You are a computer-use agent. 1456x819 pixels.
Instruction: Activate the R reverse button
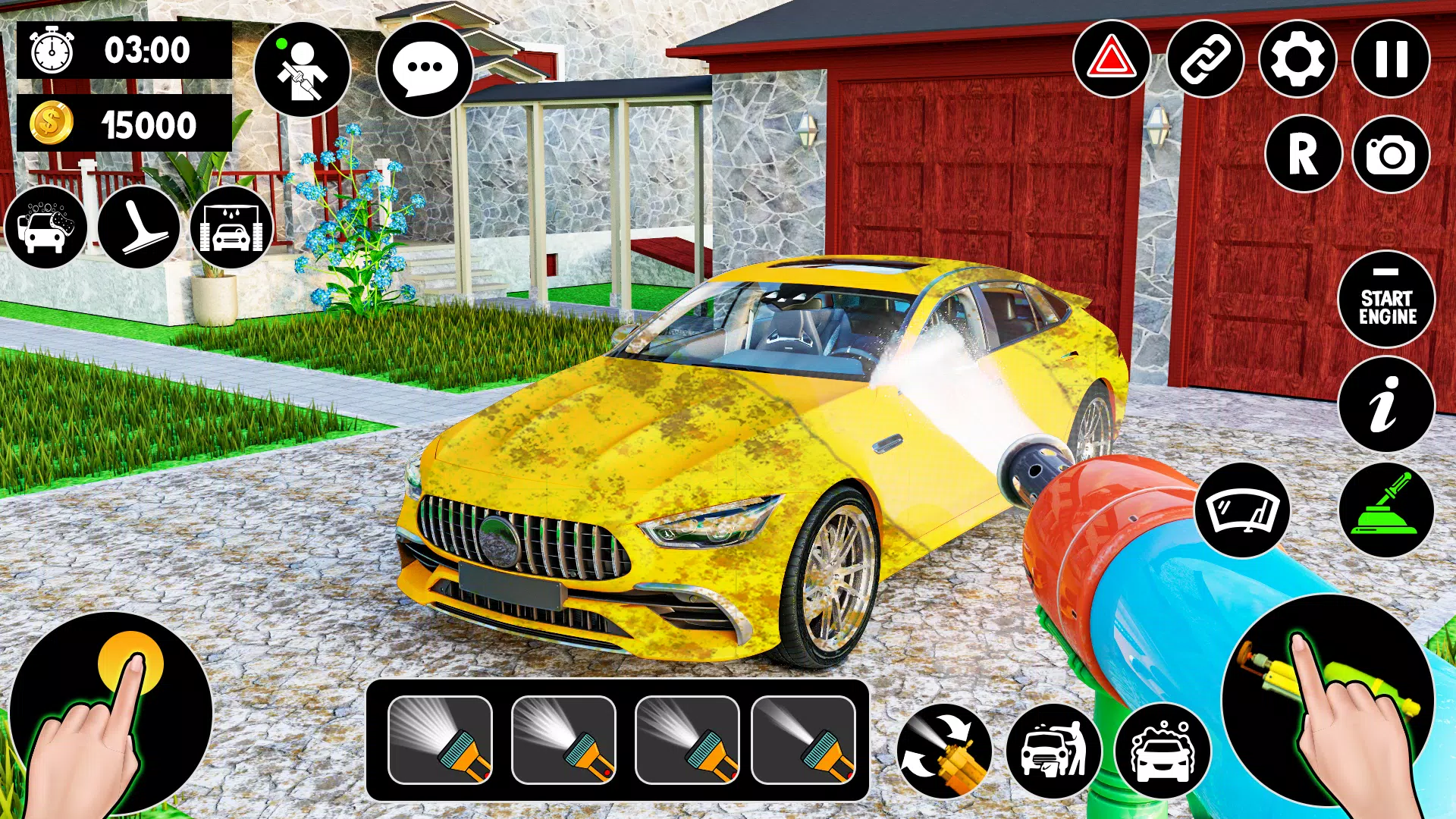1304,154
